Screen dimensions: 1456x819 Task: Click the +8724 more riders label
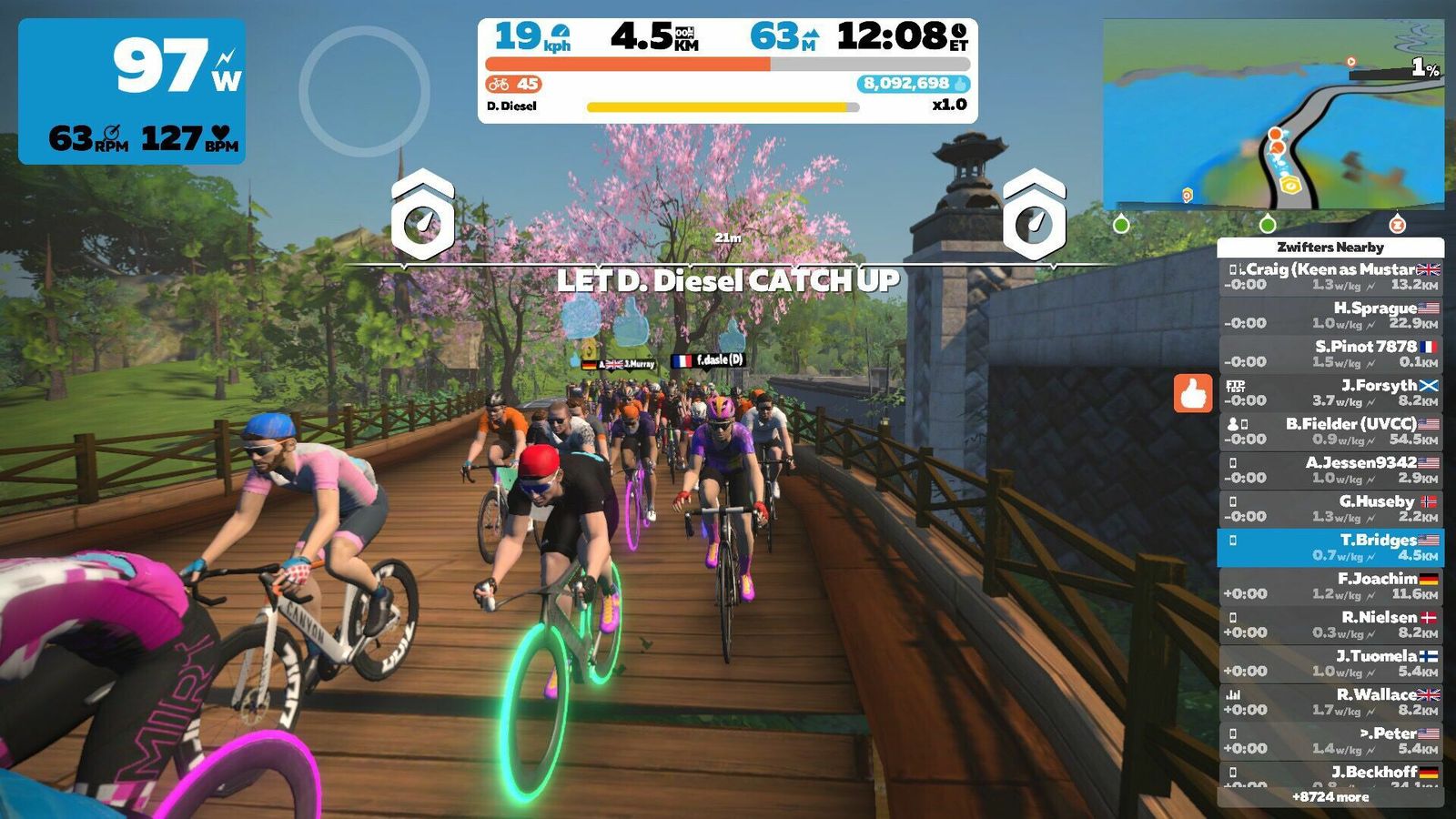click(x=1330, y=797)
